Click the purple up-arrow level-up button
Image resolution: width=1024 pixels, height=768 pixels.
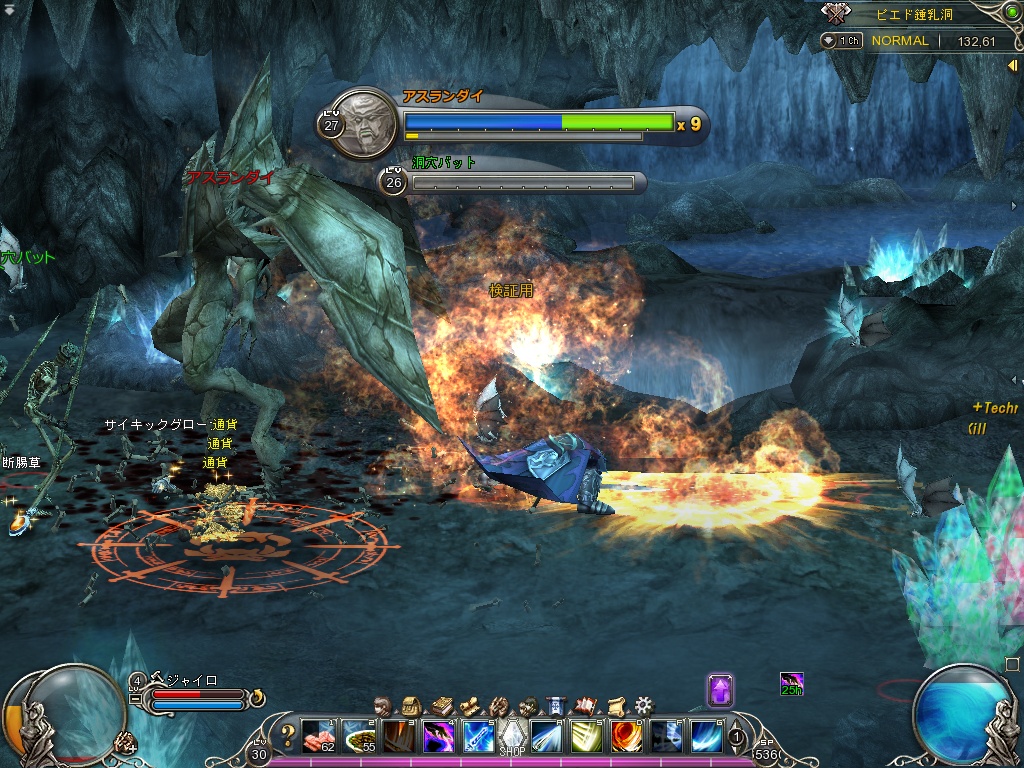(x=720, y=690)
